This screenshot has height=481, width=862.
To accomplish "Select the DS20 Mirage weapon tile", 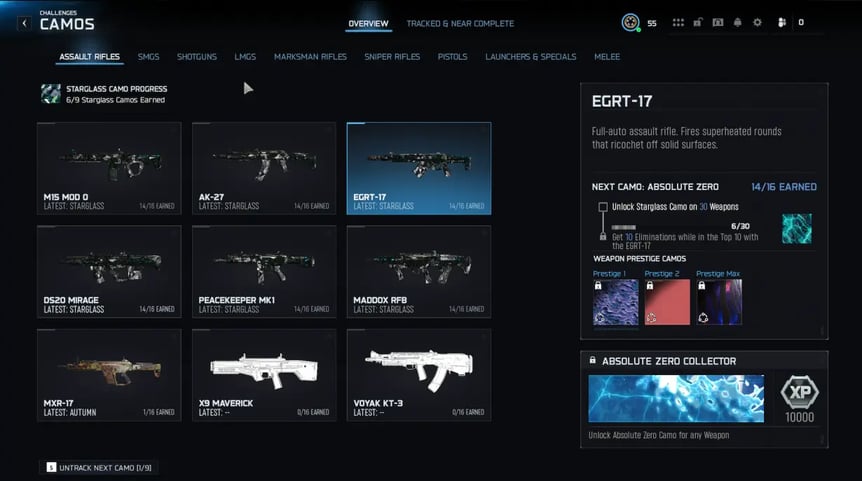I will (x=109, y=271).
